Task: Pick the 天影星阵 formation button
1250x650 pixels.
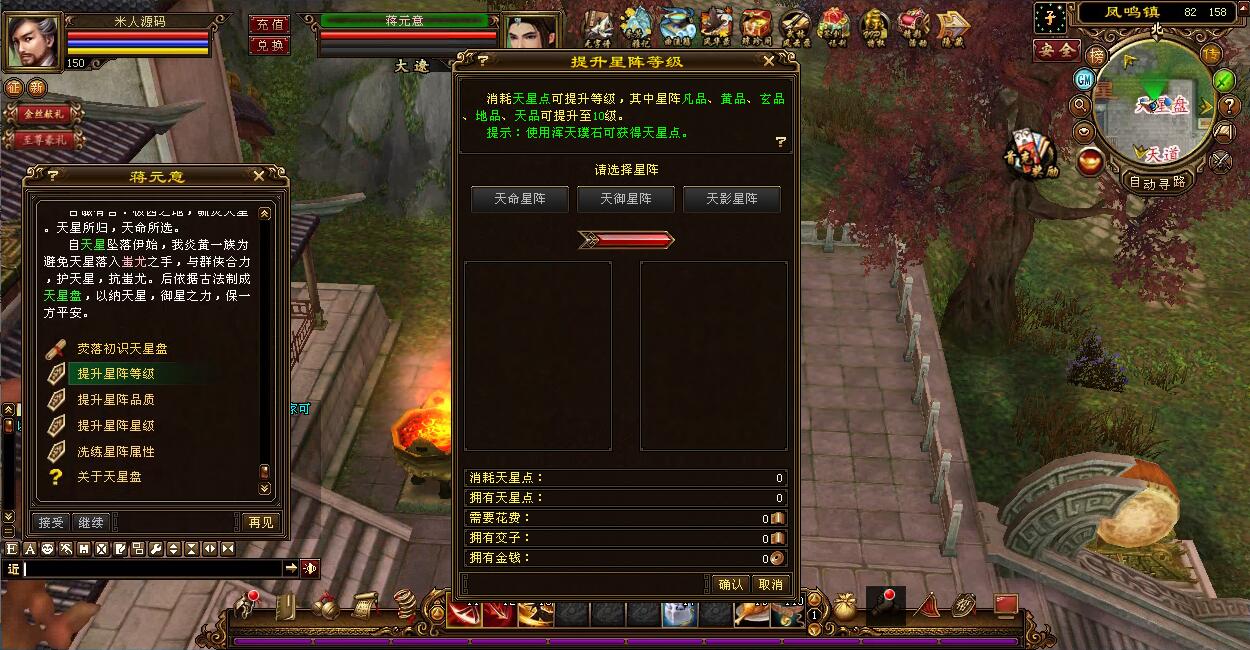Action: (732, 199)
